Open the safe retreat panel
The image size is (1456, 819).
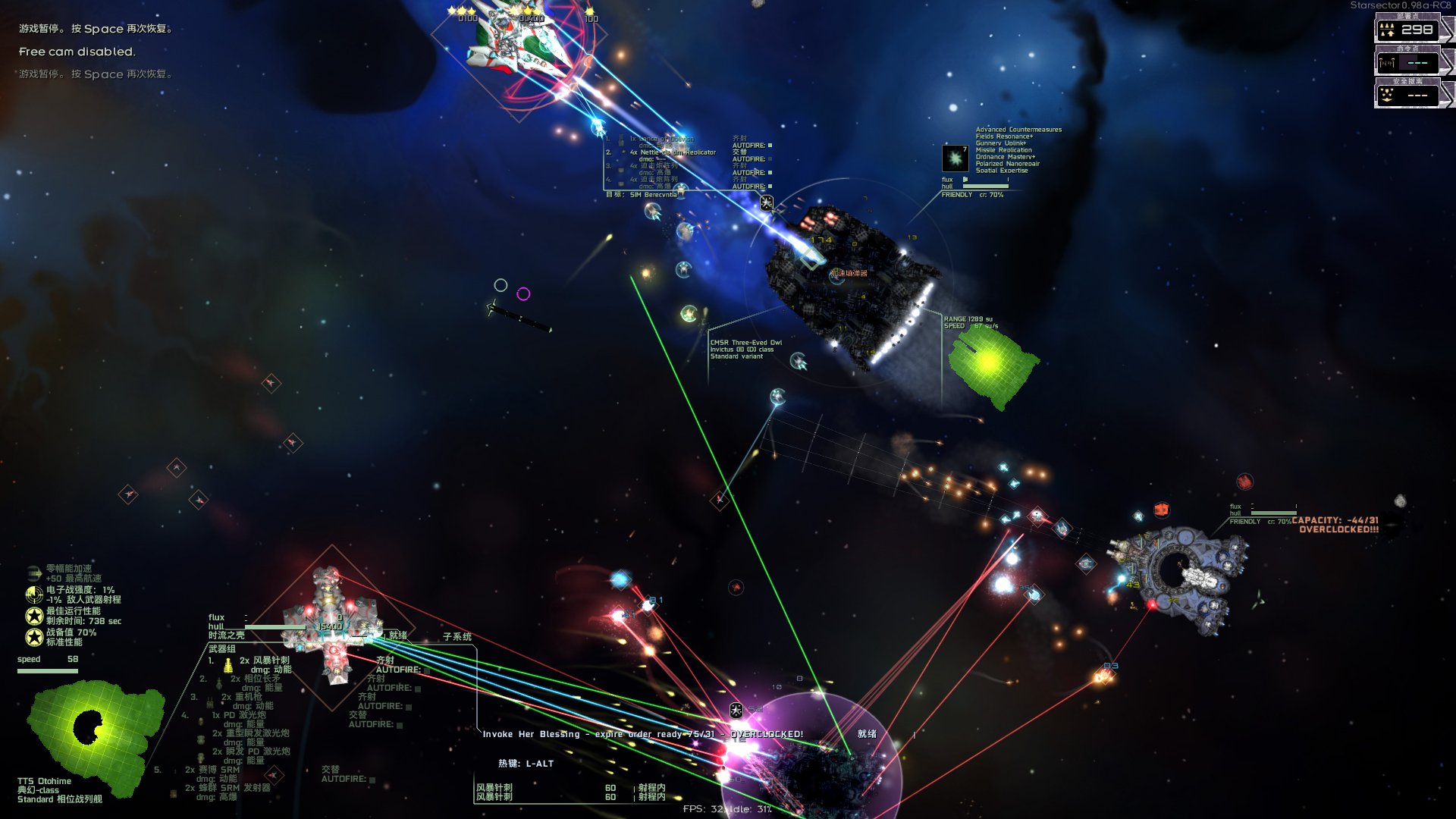[x=1407, y=95]
